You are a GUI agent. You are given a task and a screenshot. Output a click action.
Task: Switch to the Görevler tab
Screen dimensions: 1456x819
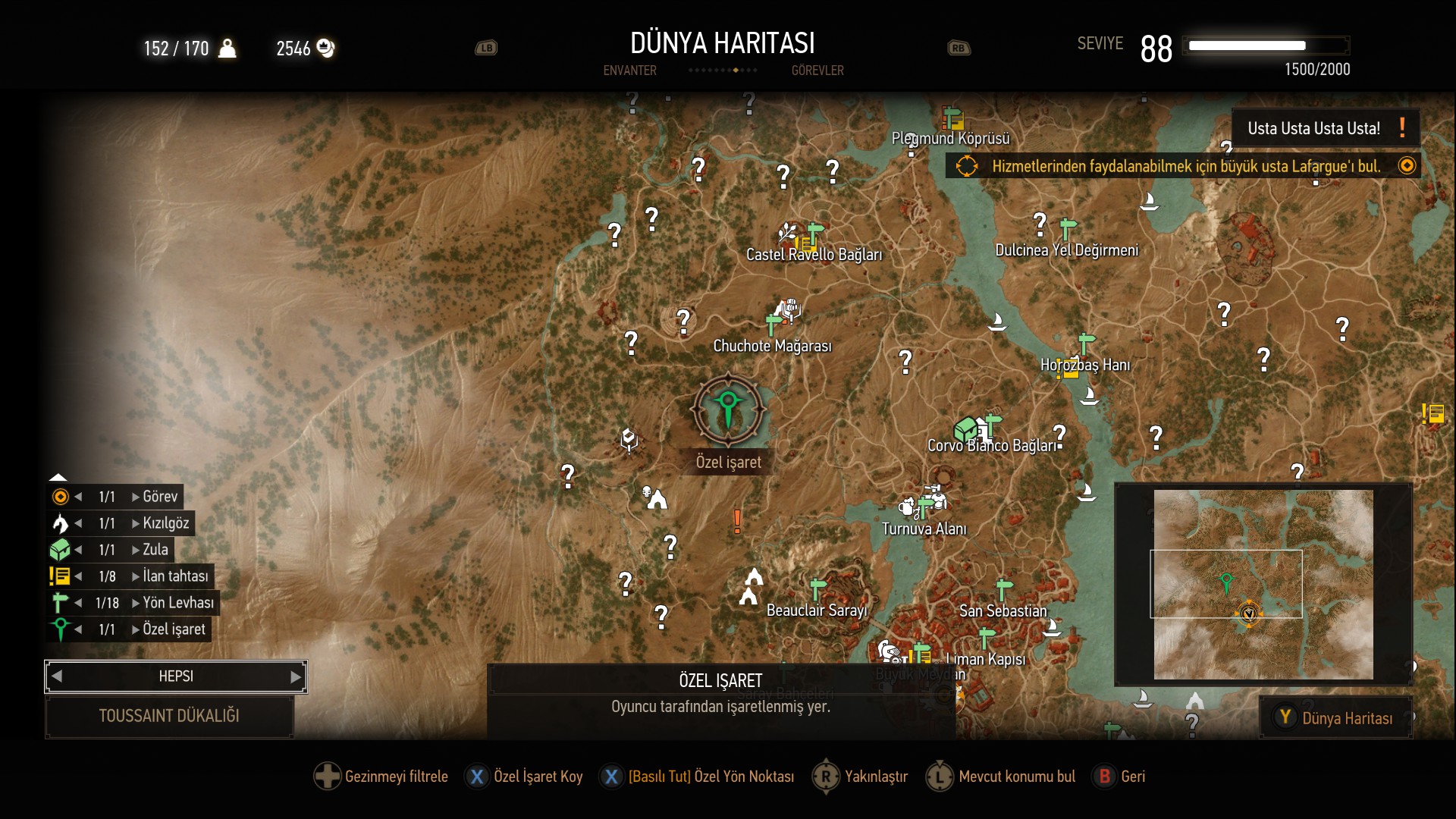pyautogui.click(x=817, y=71)
